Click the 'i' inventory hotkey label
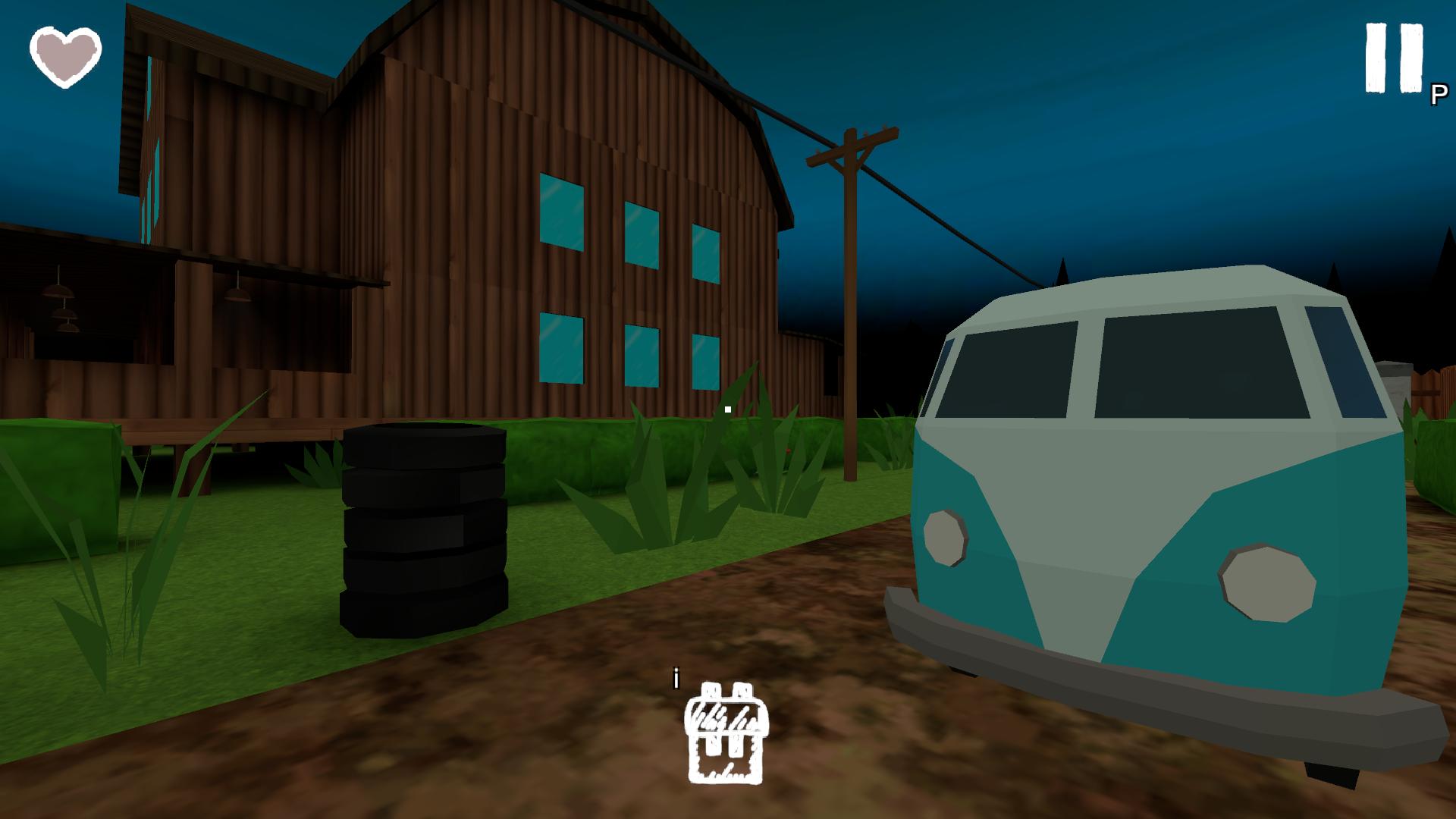This screenshot has width=1456, height=819. click(676, 676)
